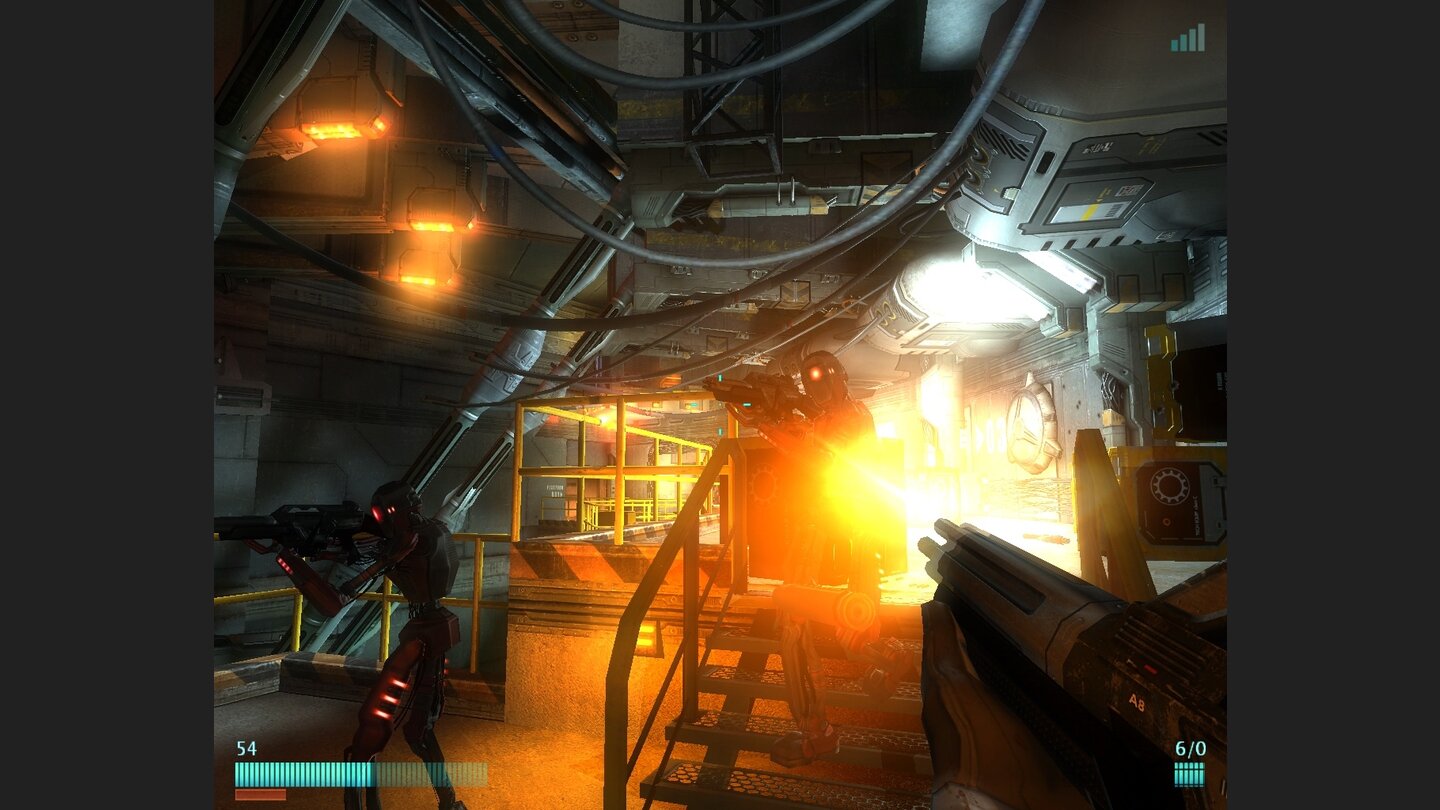The image size is (1440, 810).
Task: Click the tallest bar of the signal meter
Action: [x=1202, y=37]
